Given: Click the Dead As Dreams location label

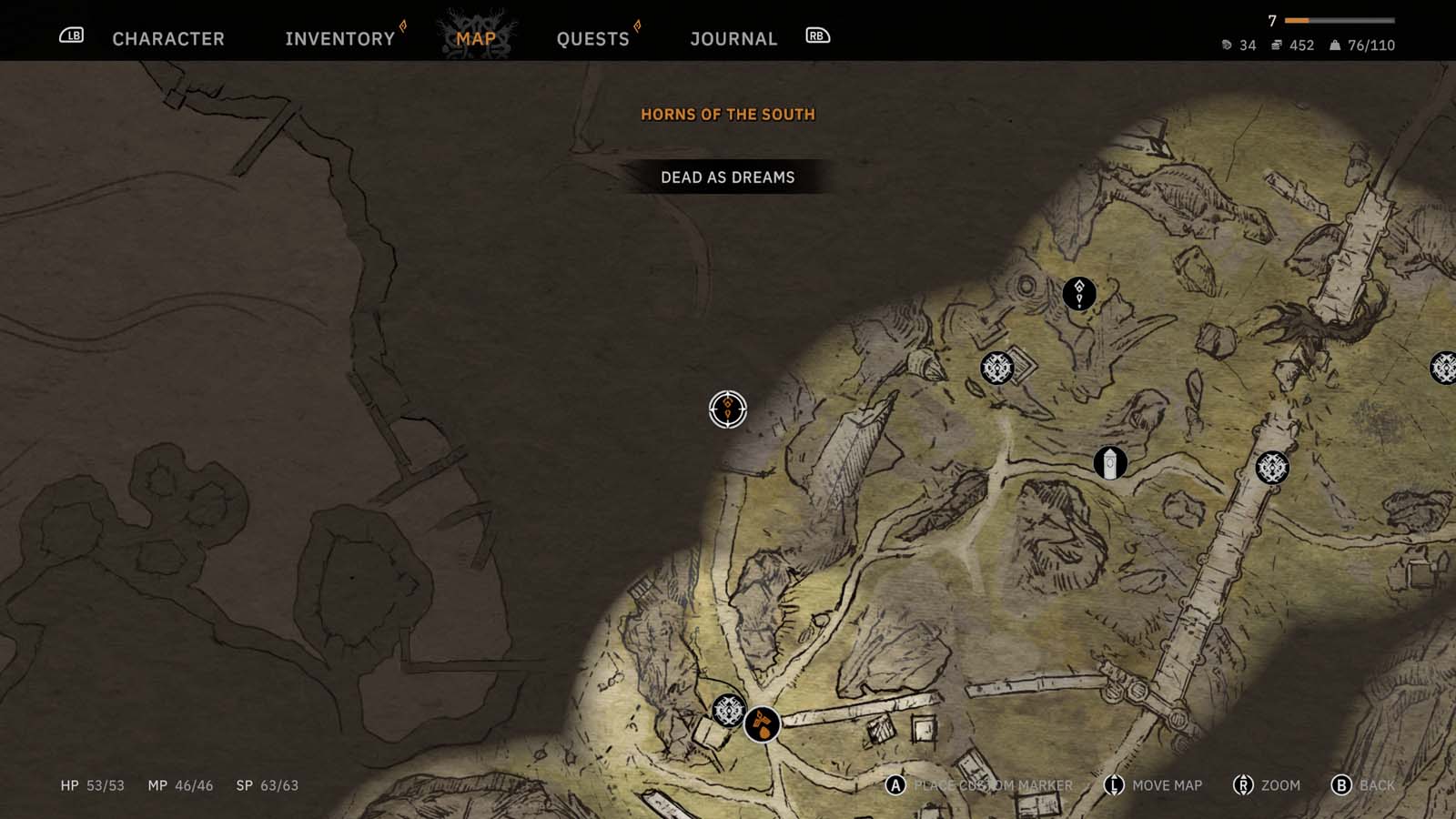Looking at the screenshot, I should [727, 177].
